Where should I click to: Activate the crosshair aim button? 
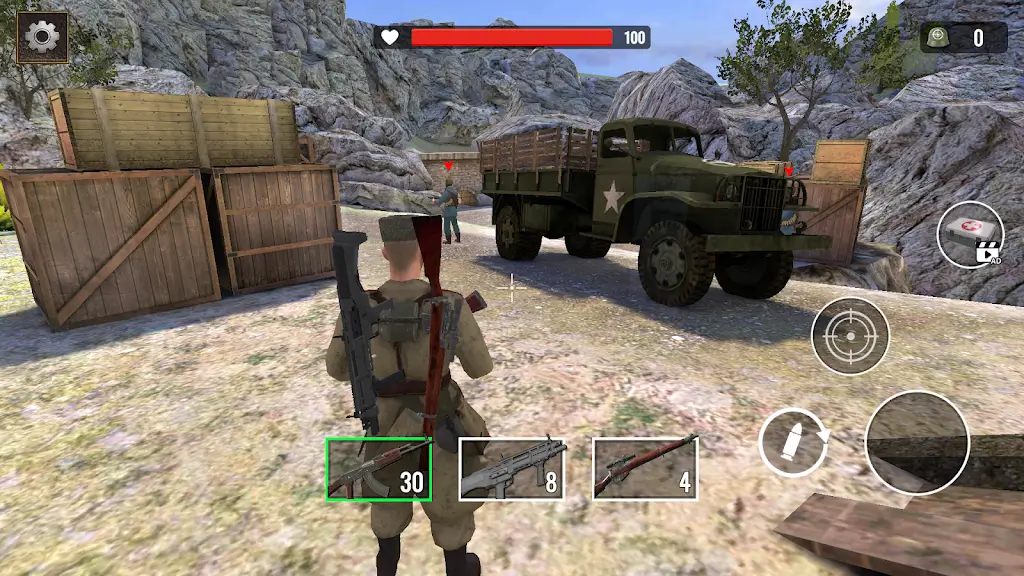tap(850, 336)
